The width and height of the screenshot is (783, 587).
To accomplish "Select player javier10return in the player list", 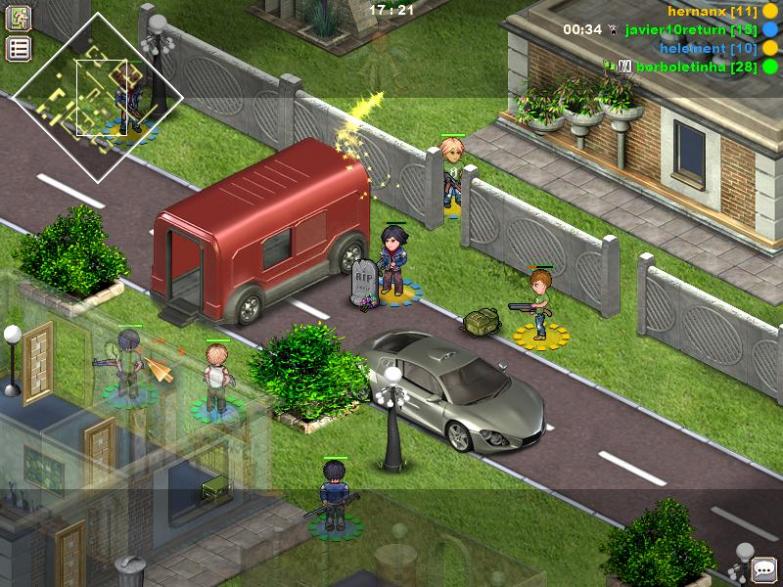I will [x=690, y=29].
